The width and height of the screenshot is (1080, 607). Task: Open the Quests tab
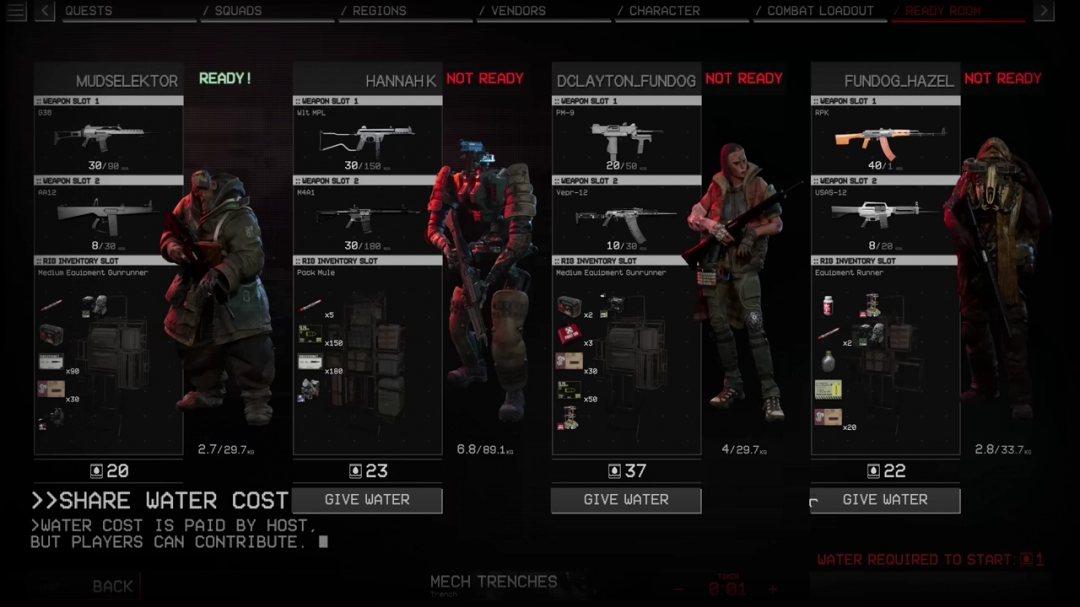(89, 11)
